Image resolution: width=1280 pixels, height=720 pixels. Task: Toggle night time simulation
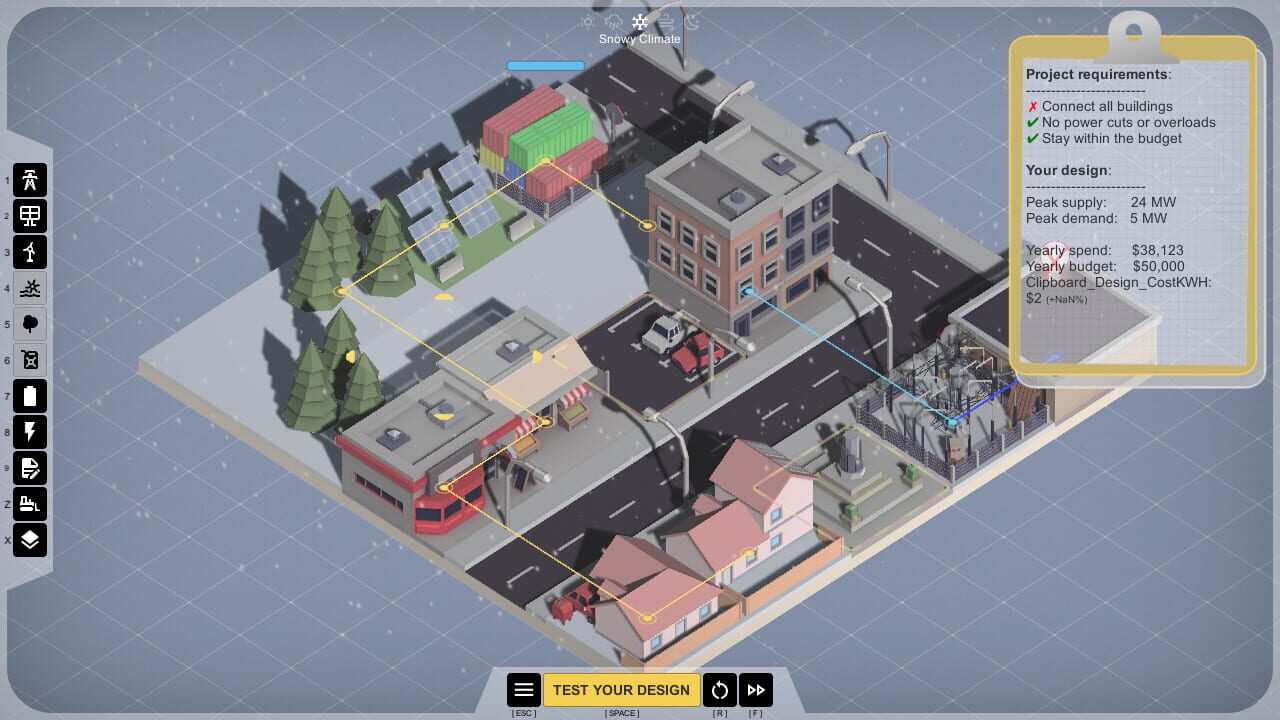point(693,22)
